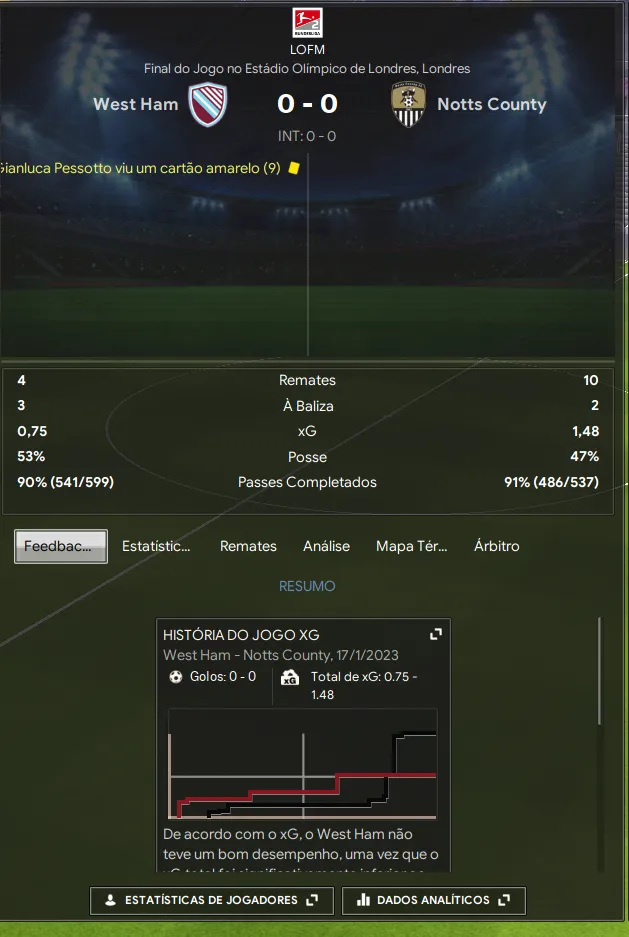Open Dados Analíticos panel
The width and height of the screenshot is (629, 937).
coord(433,900)
